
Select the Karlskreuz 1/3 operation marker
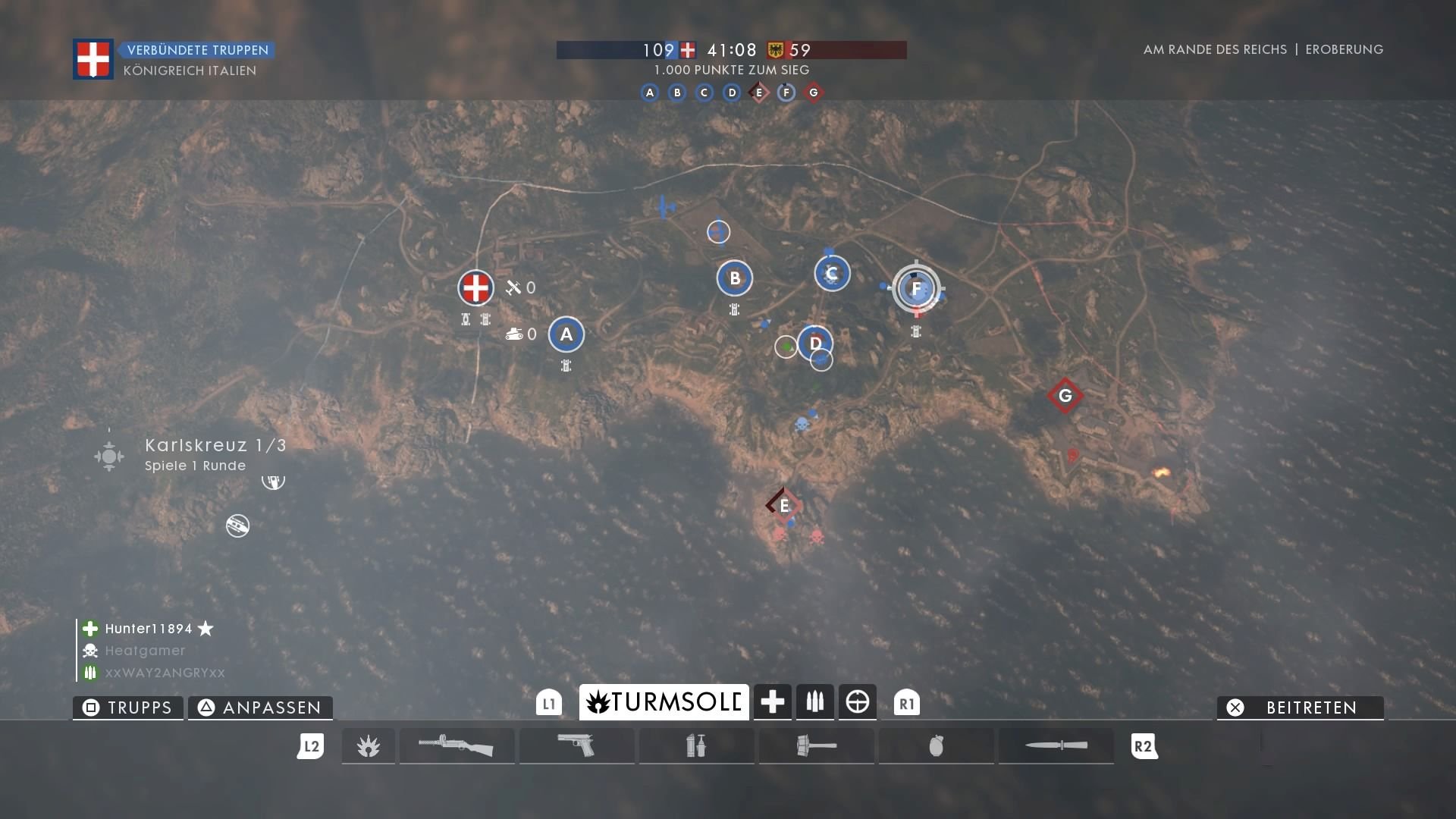pos(109,456)
